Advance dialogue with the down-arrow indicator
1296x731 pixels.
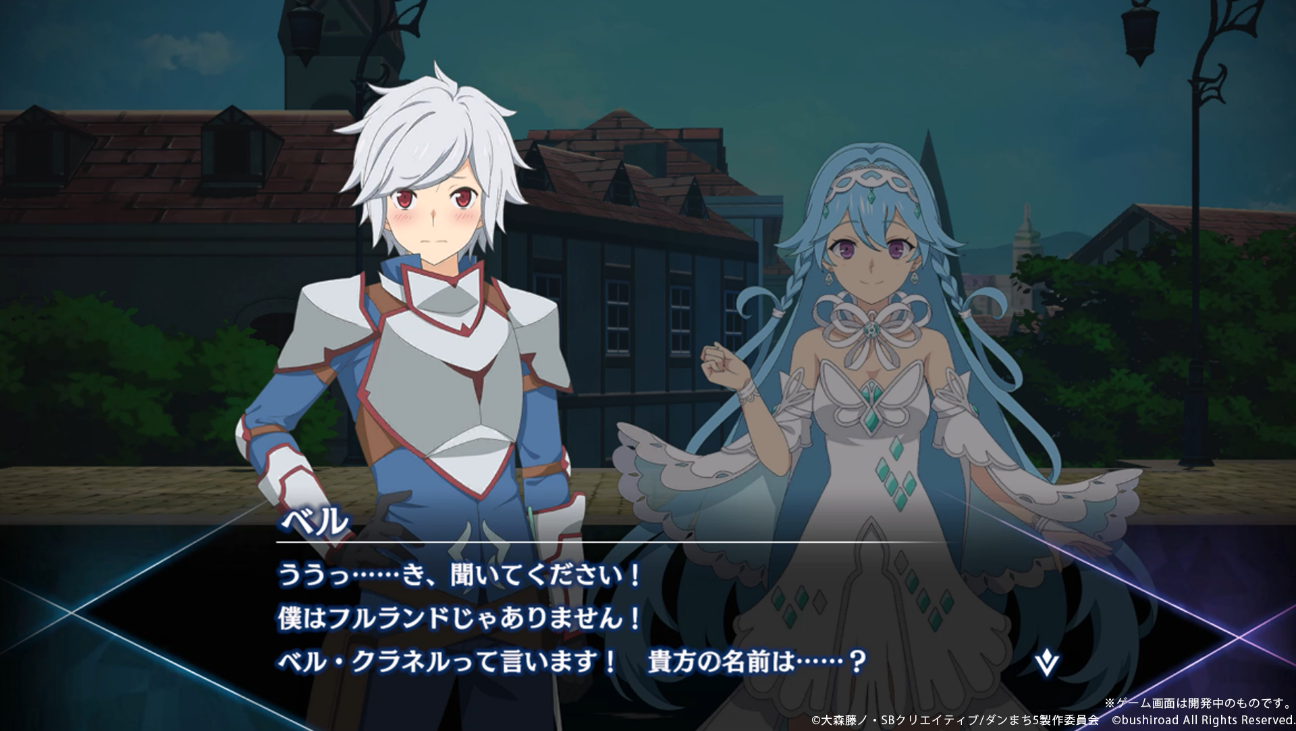pos(1046,662)
